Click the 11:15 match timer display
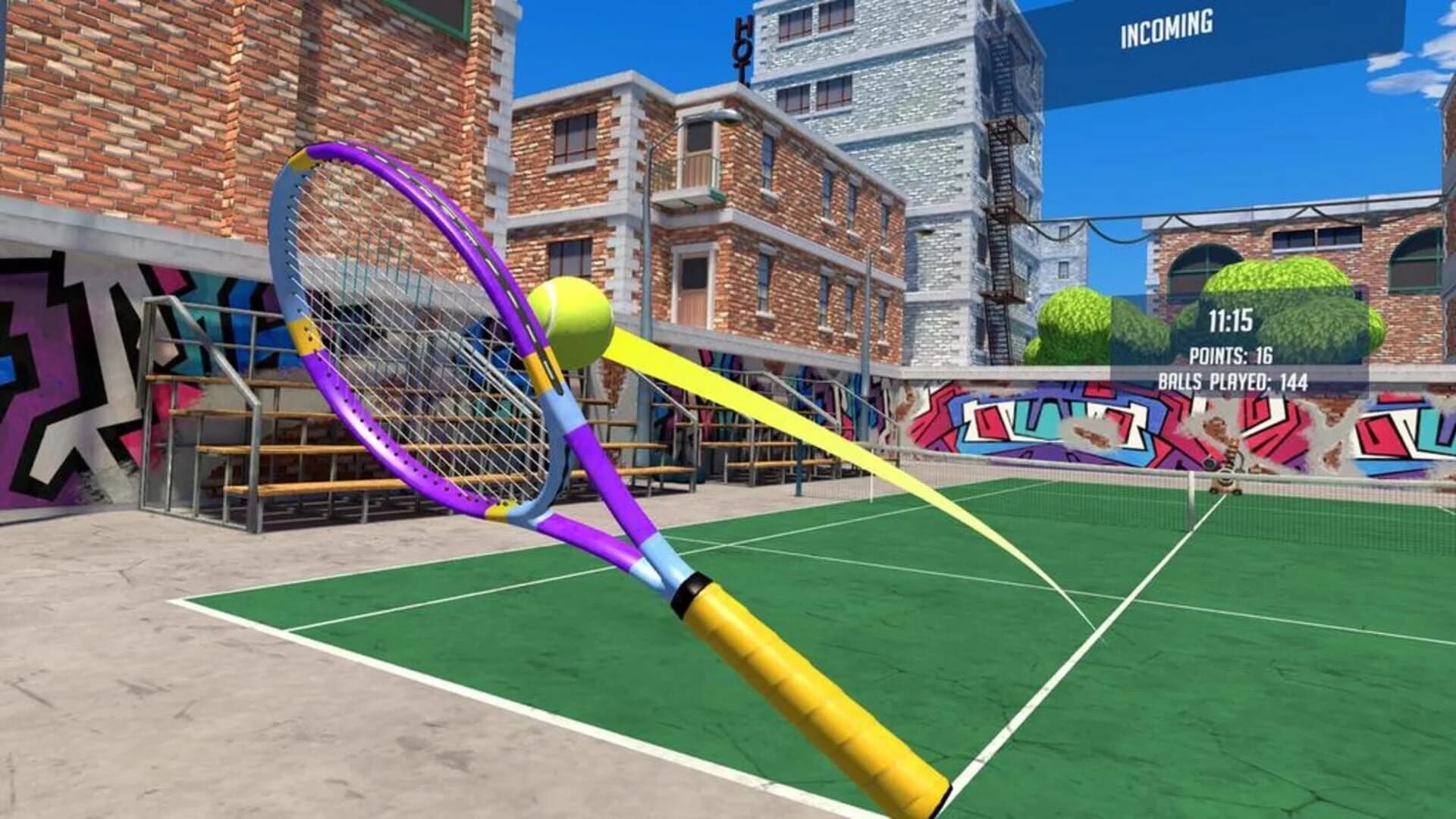This screenshot has width=1456, height=819. pos(1232,319)
